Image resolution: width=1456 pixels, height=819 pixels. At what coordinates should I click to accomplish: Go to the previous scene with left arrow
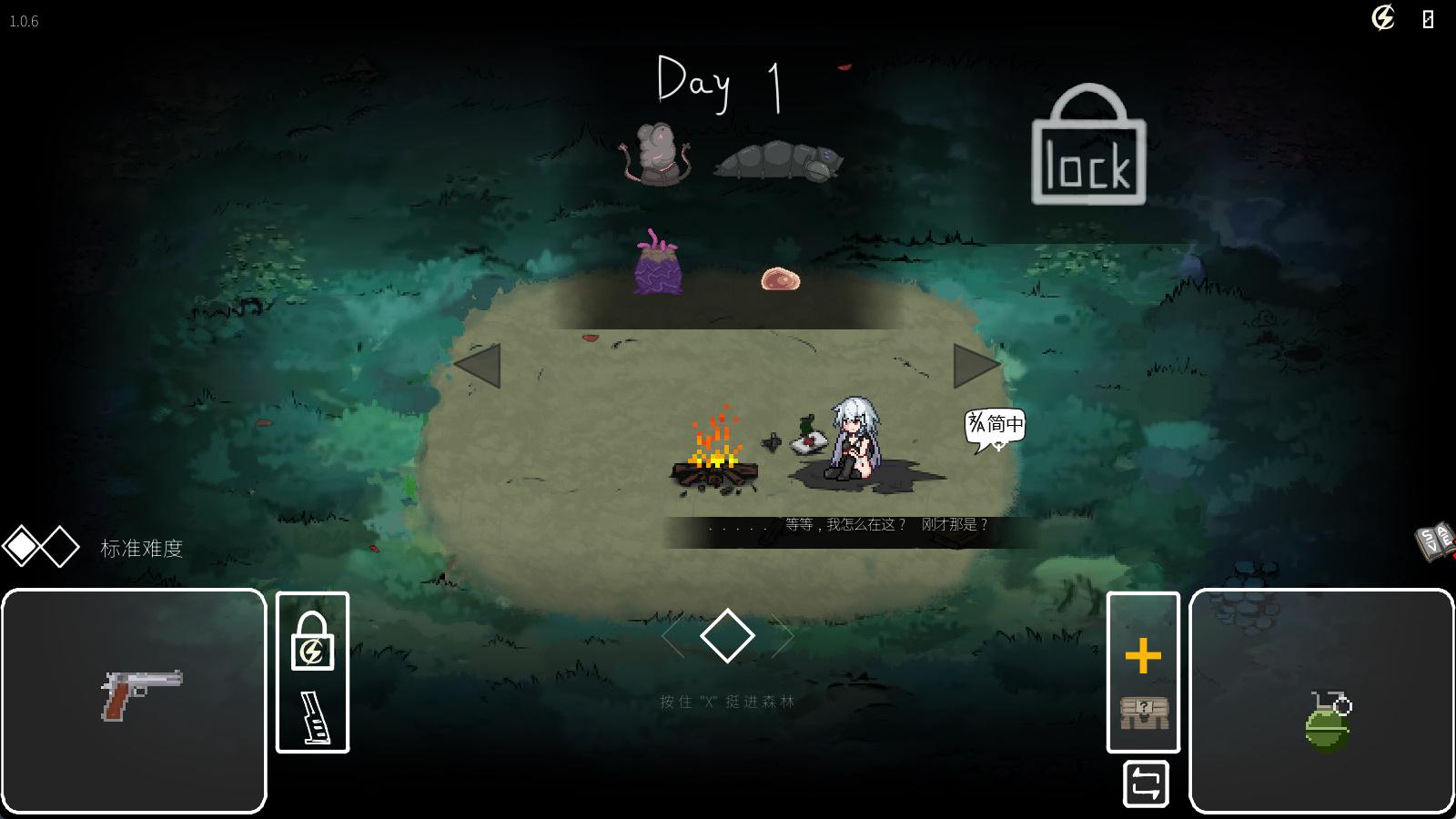pos(478,366)
